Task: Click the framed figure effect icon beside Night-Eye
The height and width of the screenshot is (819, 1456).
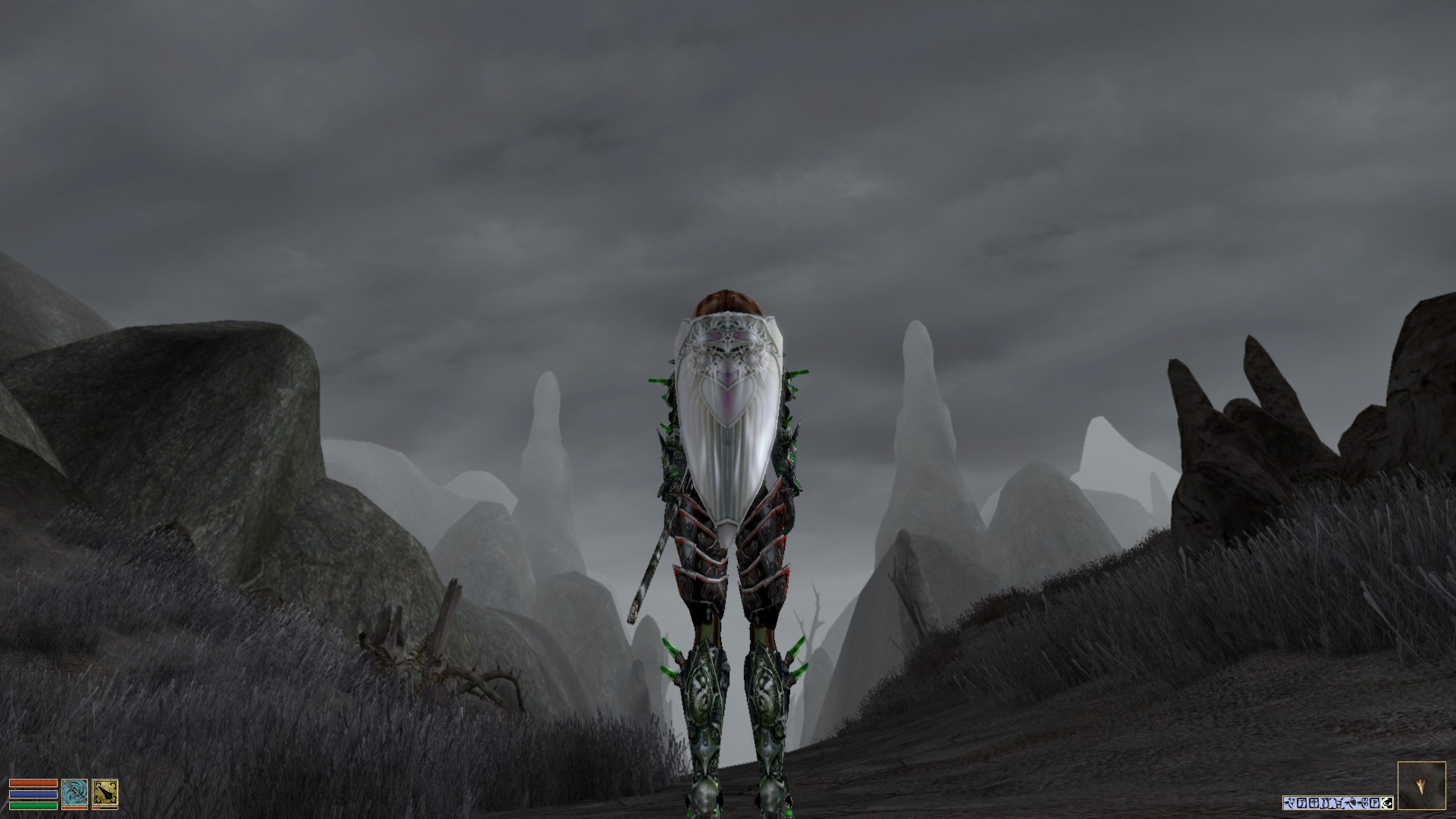Action: [x=1374, y=803]
